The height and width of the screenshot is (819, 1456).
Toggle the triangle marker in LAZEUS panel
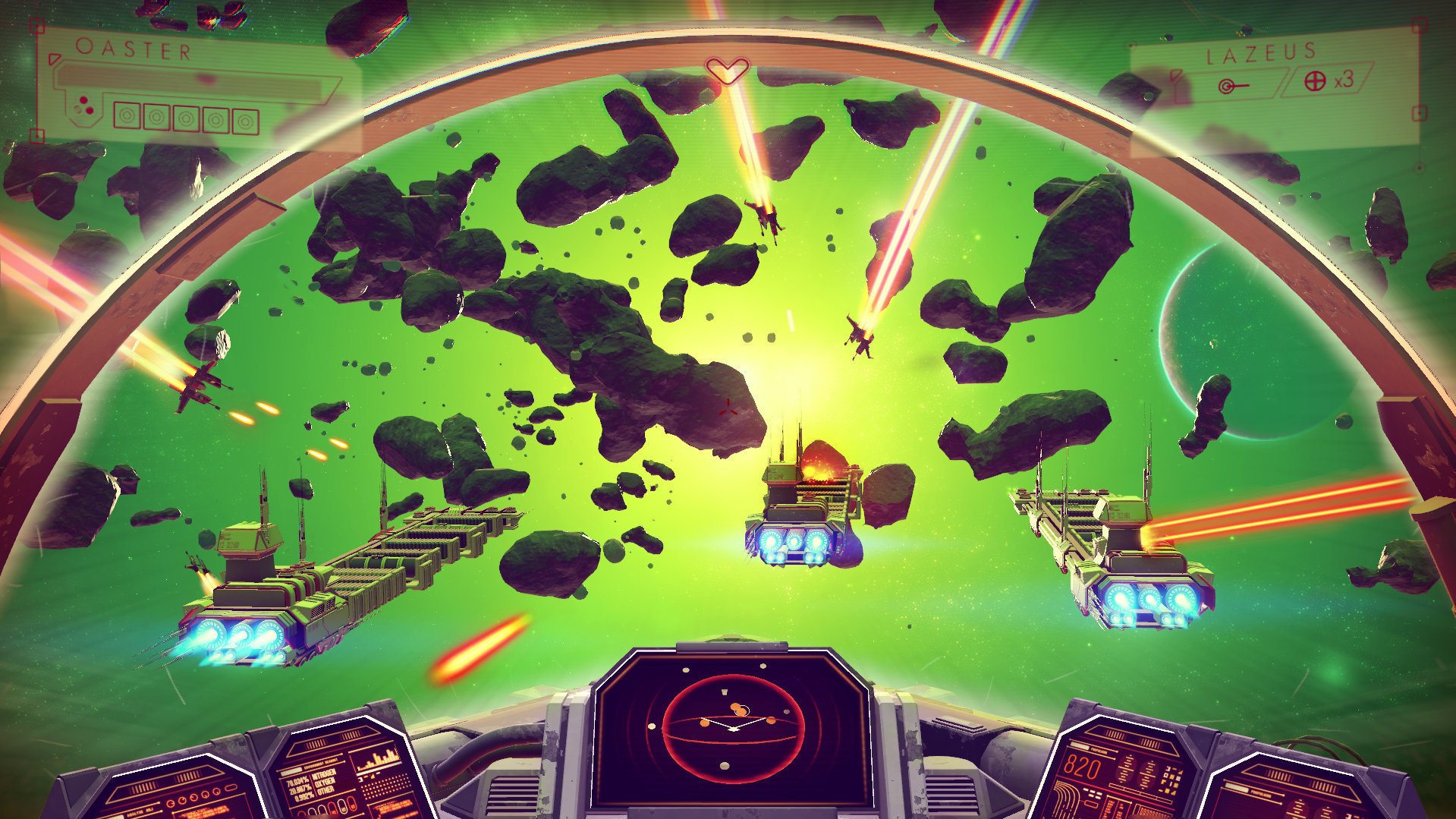click(1177, 76)
